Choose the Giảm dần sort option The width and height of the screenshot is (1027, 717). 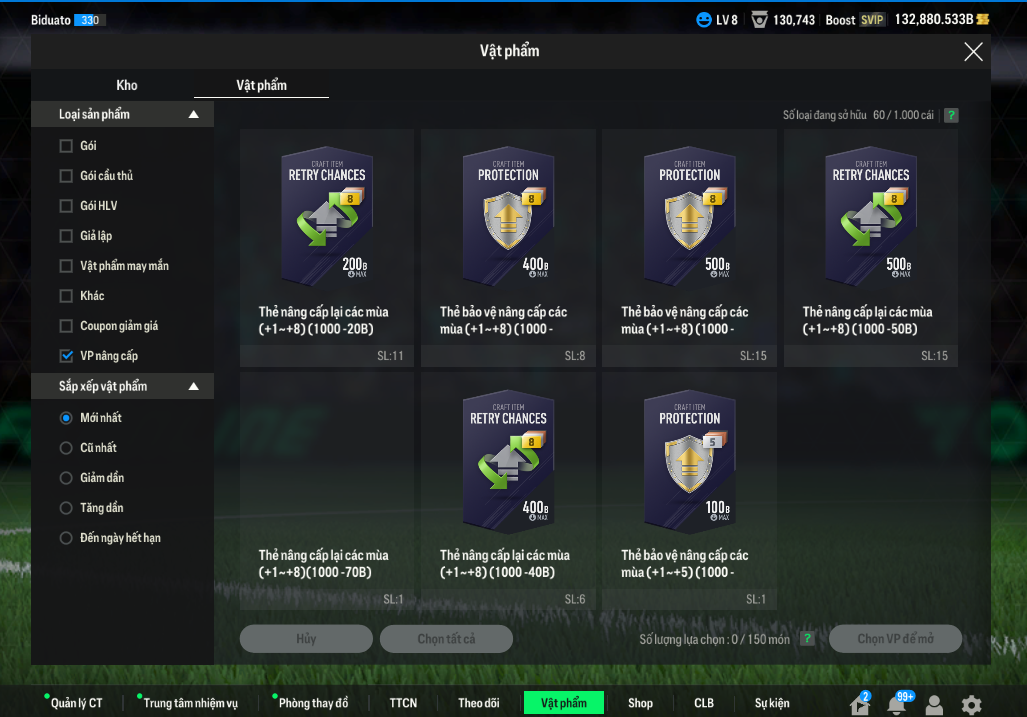click(67, 478)
